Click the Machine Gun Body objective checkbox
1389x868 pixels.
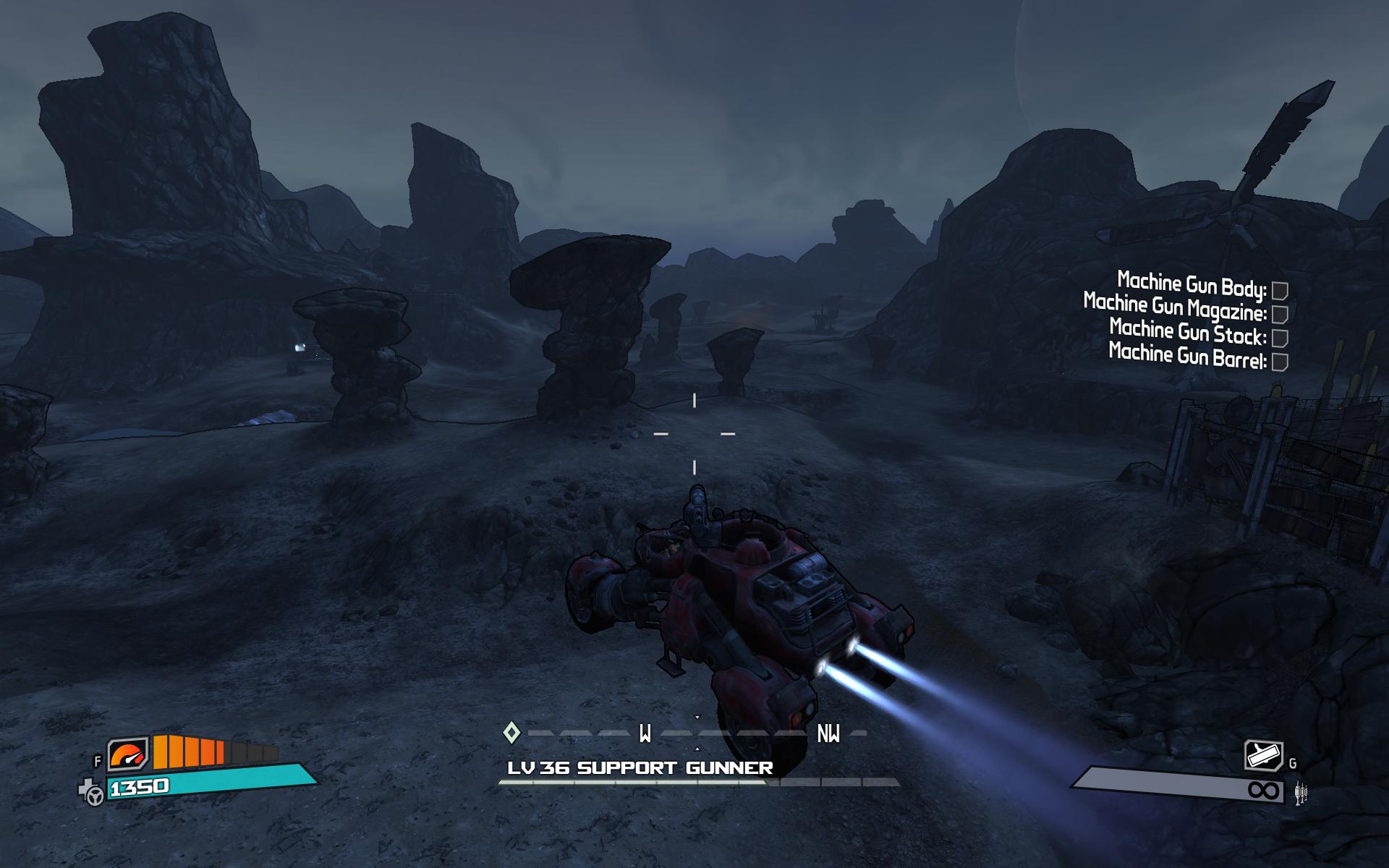(x=1280, y=291)
